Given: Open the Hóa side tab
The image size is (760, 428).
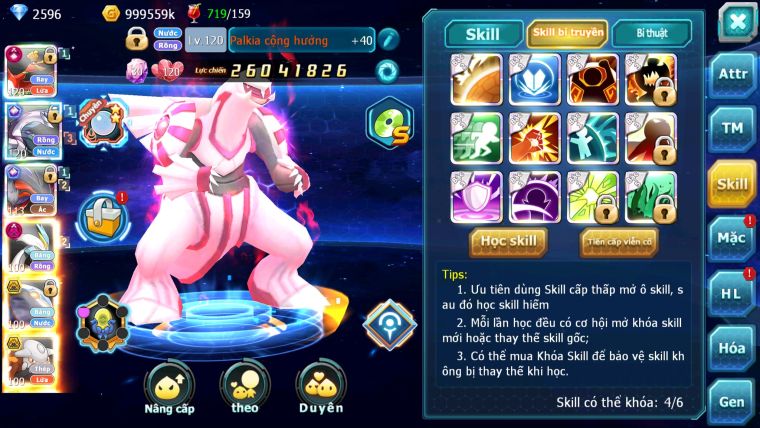Looking at the screenshot, I should tap(732, 348).
